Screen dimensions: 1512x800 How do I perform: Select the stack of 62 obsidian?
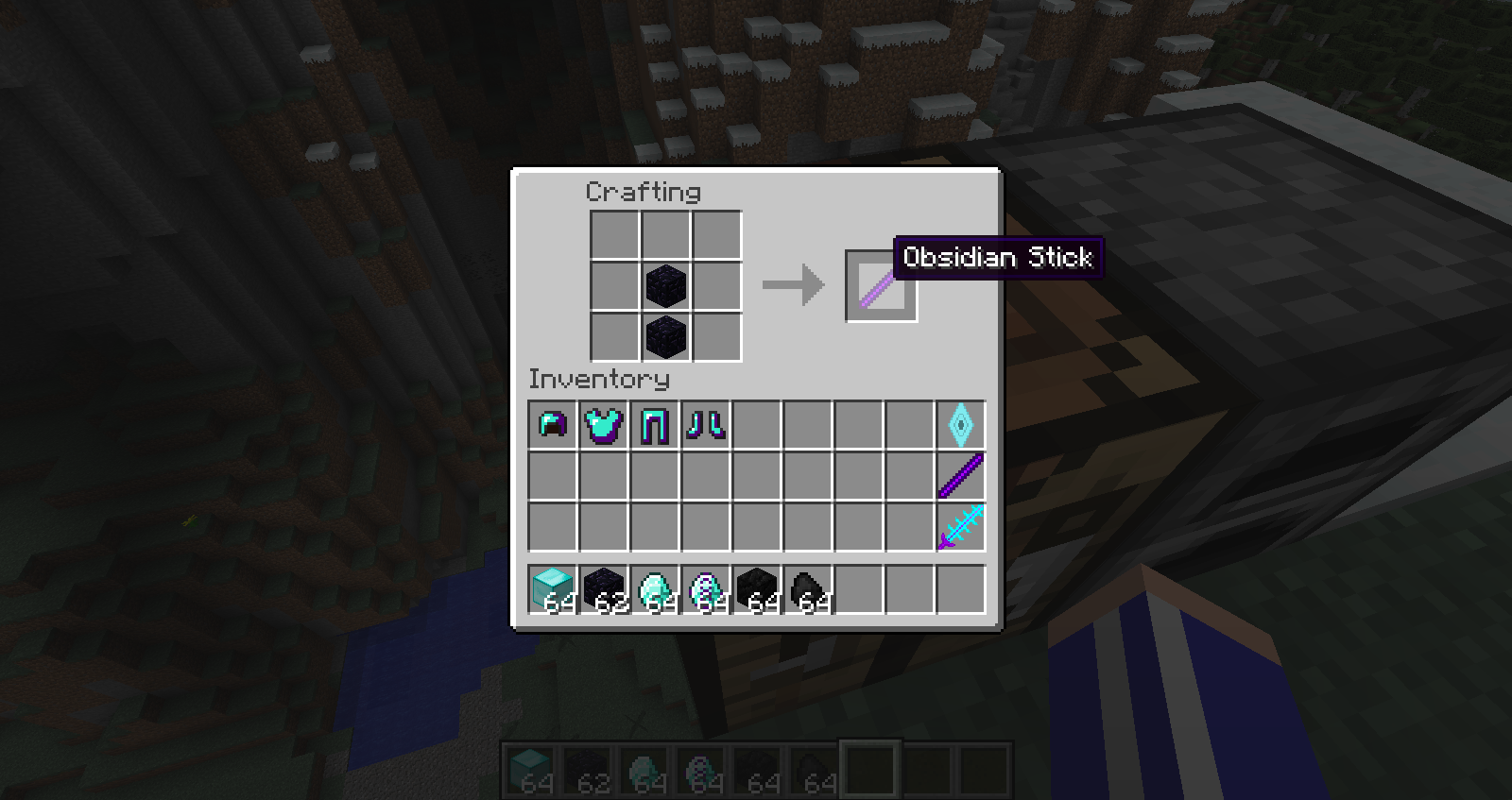604,589
